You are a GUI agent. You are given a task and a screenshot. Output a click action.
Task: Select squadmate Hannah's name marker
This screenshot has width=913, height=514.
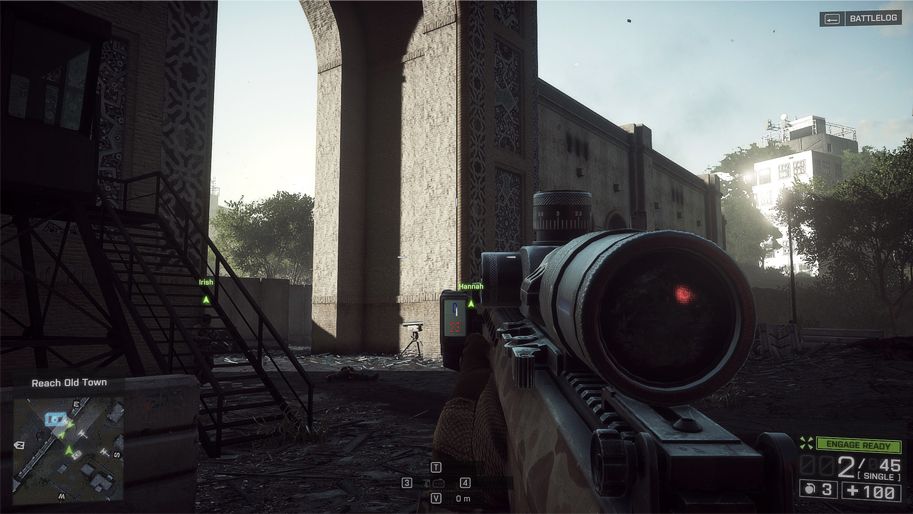(471, 286)
